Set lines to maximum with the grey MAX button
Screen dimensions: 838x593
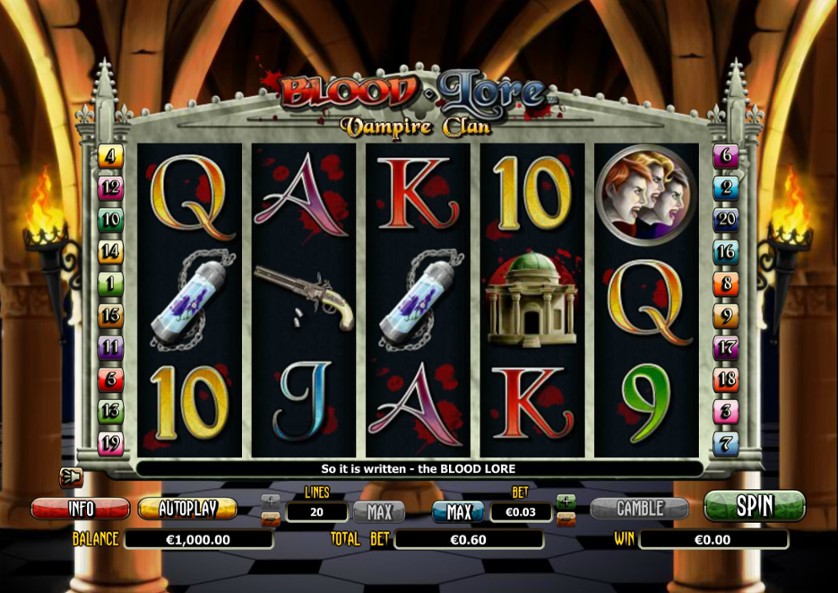(x=378, y=512)
